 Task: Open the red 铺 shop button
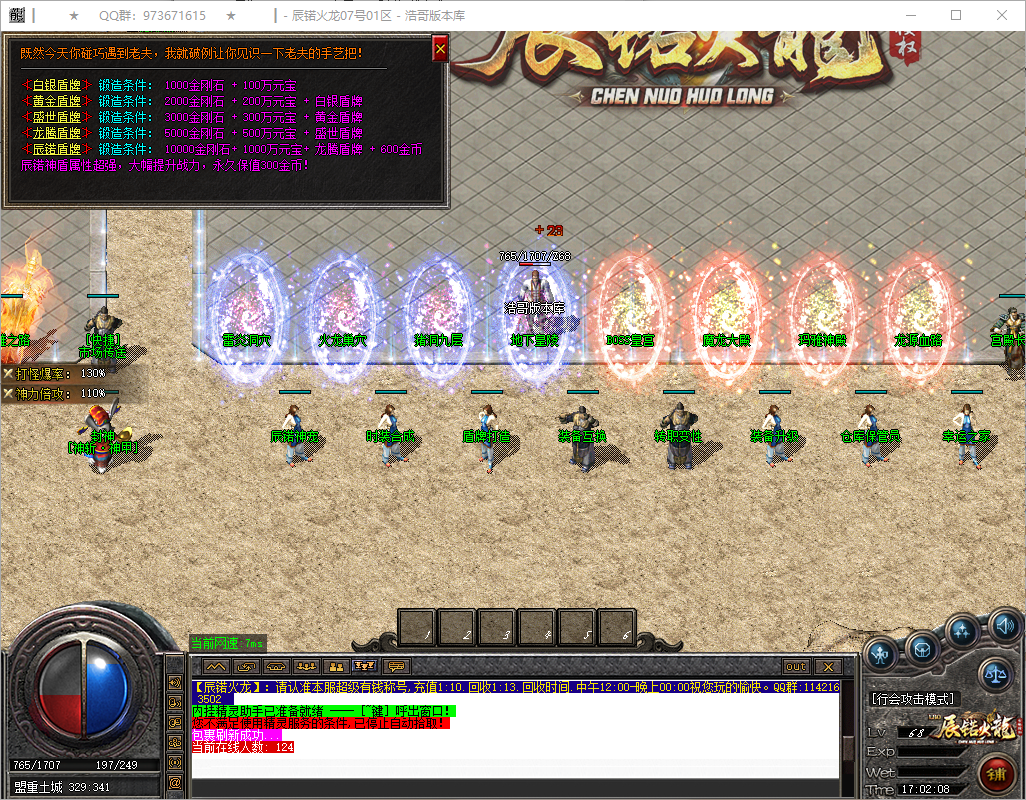[996, 774]
